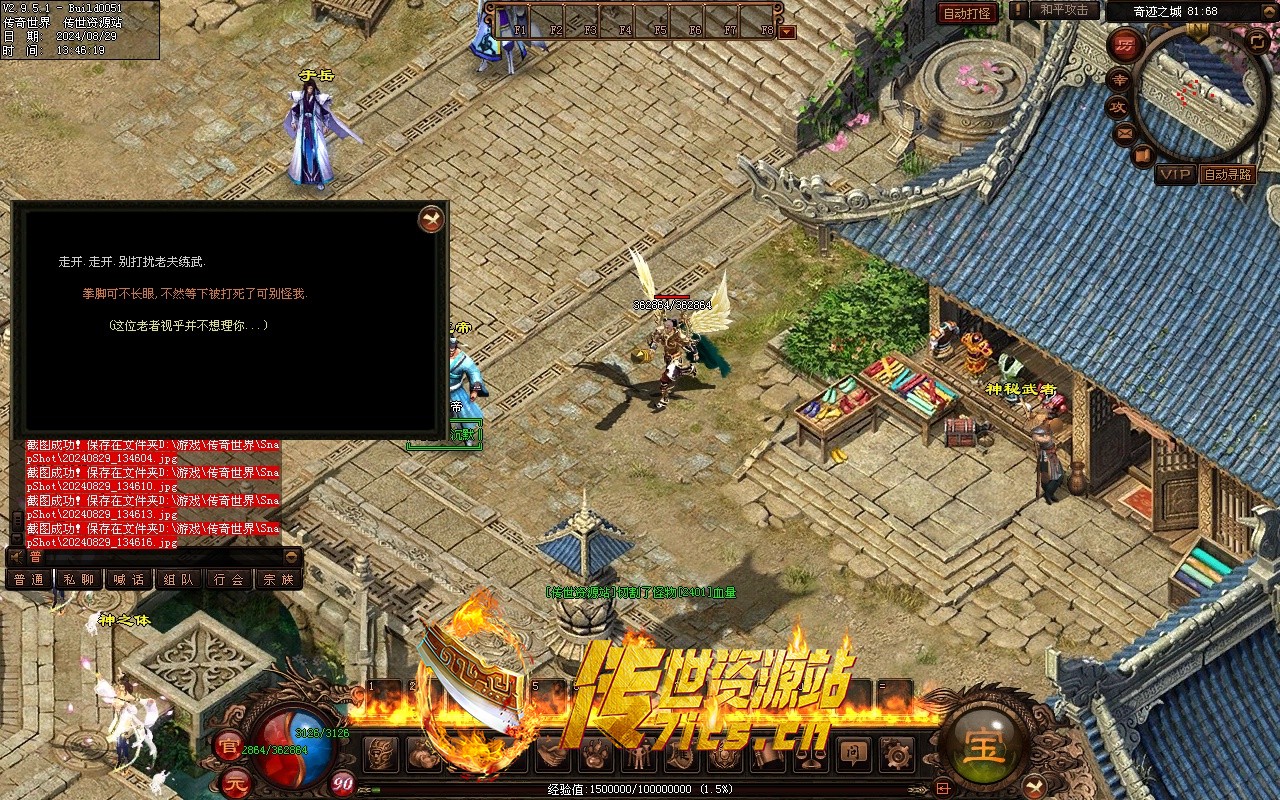Open the VIP panel
Viewport: 1280px width, 800px height.
pos(1176,174)
